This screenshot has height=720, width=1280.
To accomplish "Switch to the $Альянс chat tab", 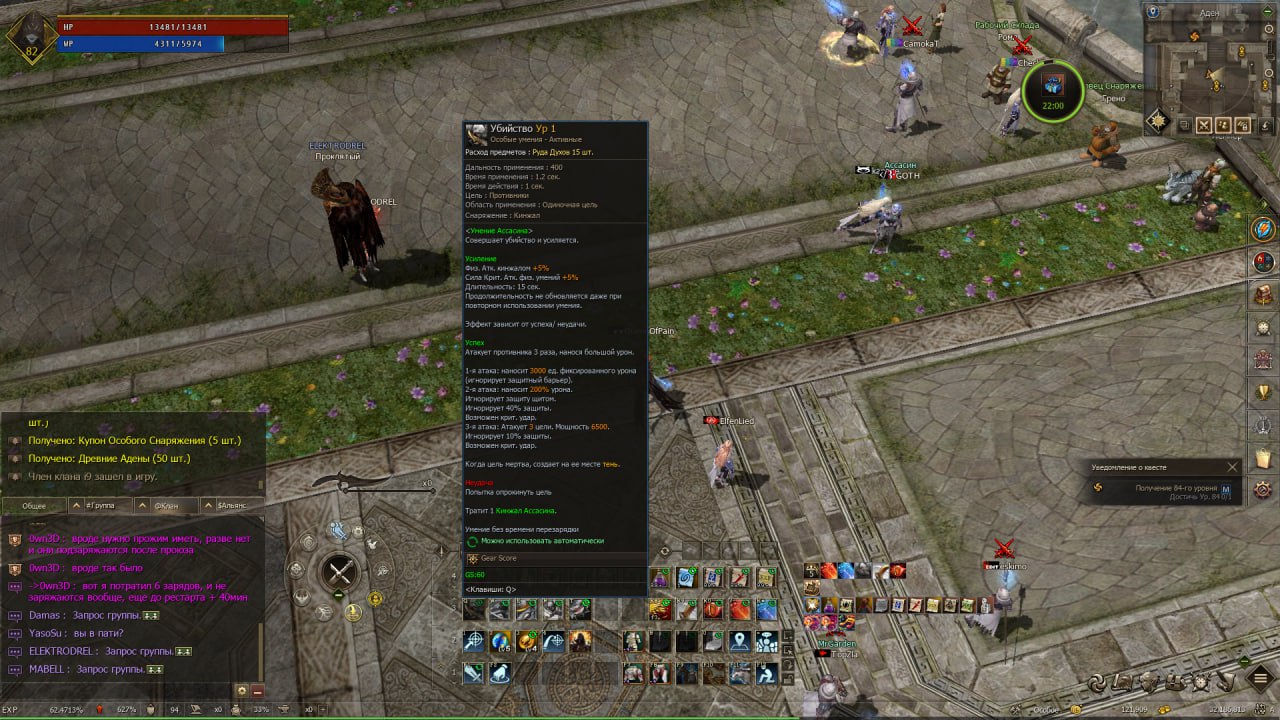I will pos(232,505).
